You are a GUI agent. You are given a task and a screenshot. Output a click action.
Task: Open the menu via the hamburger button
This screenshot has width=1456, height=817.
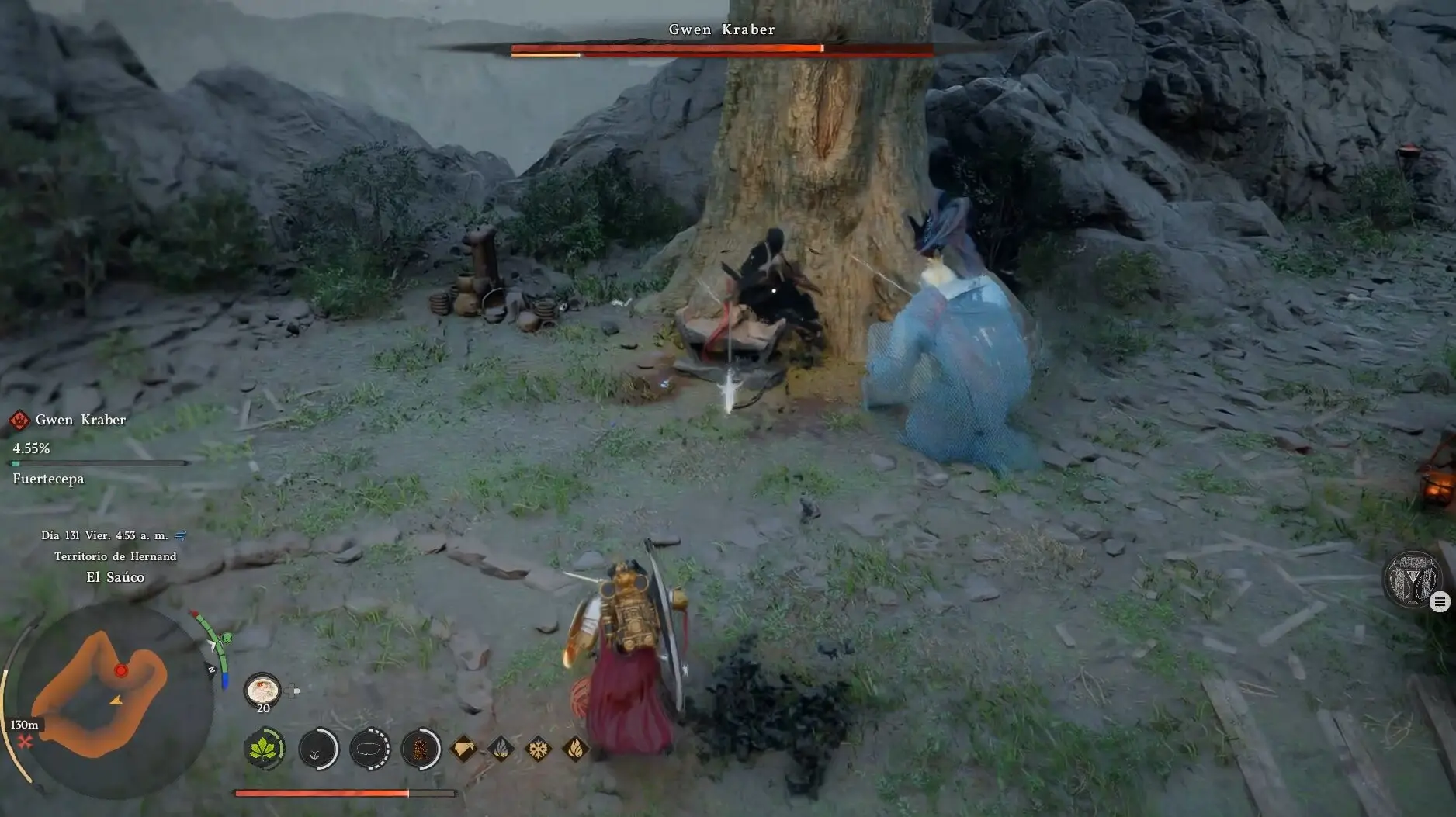tap(1440, 601)
